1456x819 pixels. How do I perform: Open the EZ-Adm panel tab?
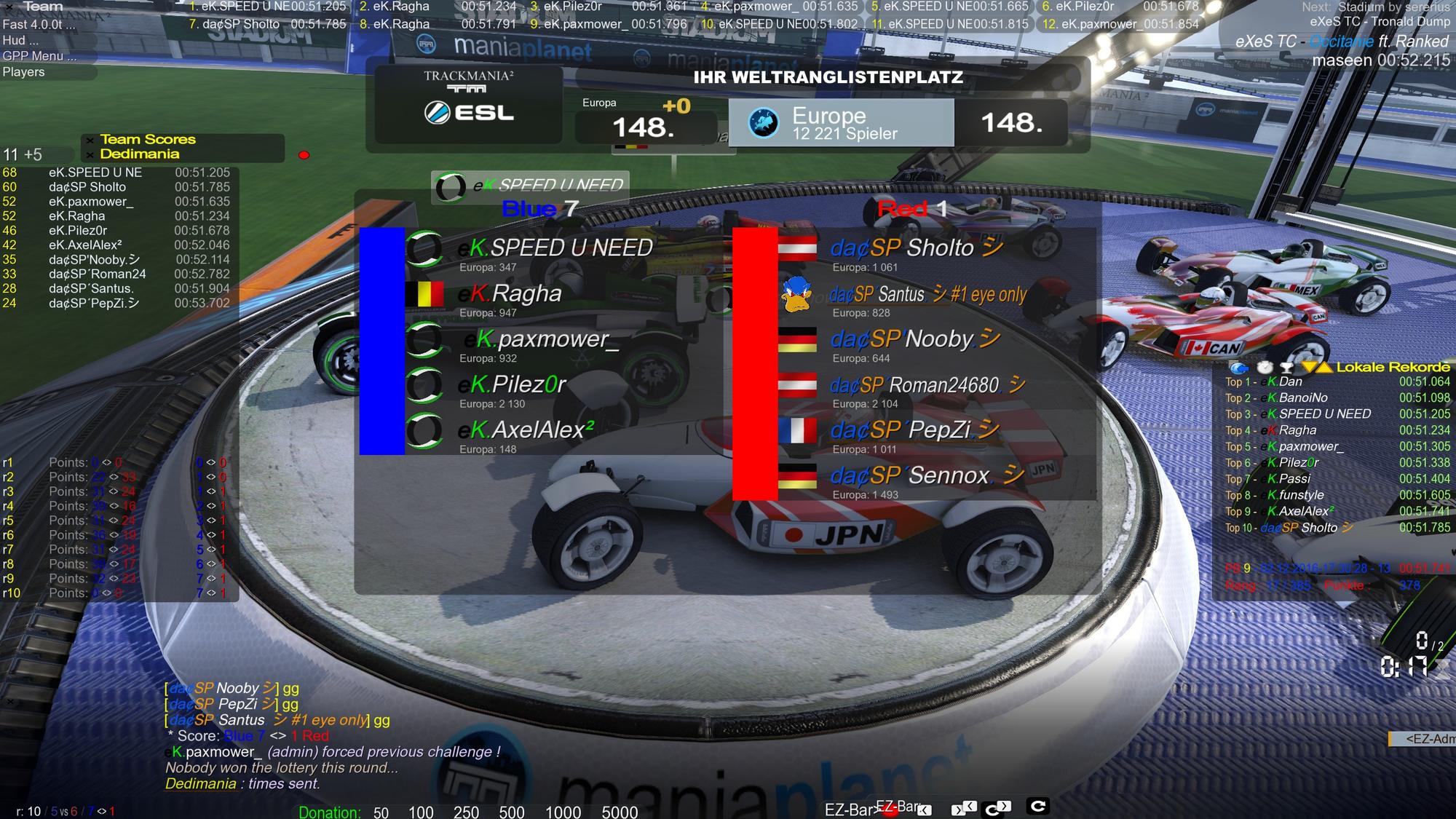pyautogui.click(x=1425, y=739)
